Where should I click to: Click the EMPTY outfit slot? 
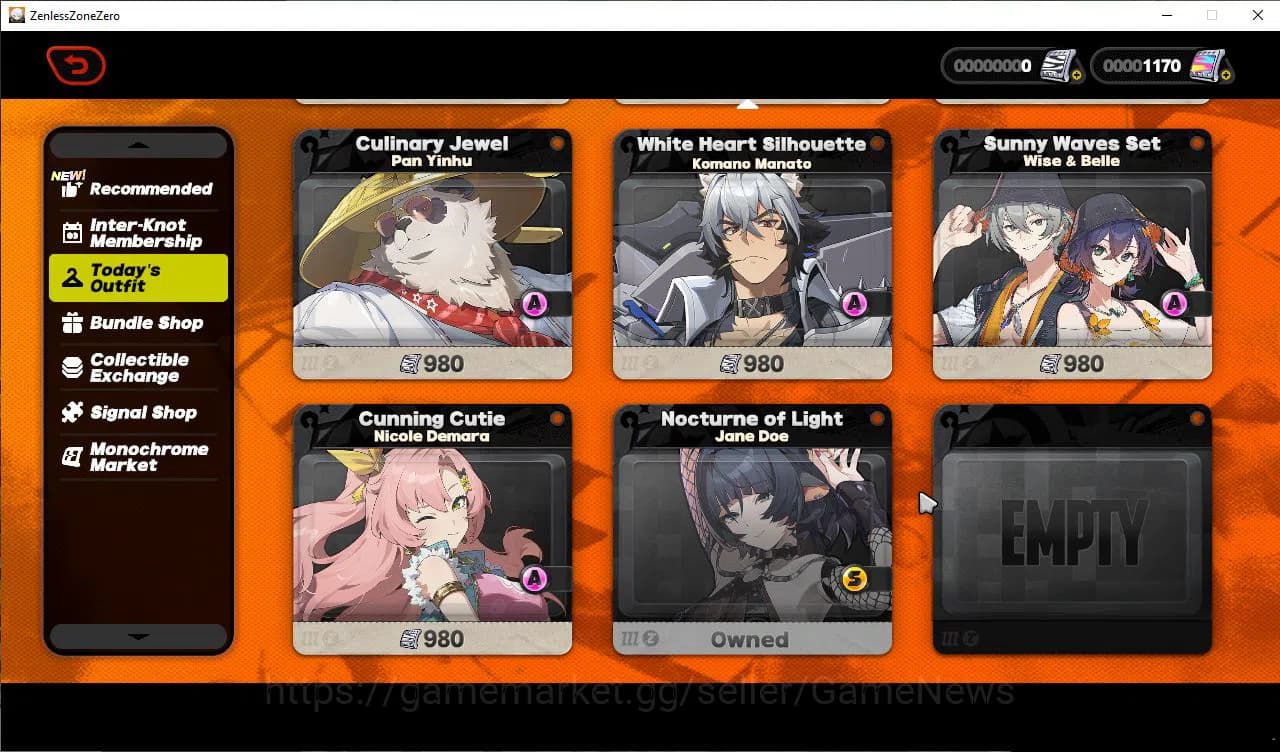coord(1071,531)
